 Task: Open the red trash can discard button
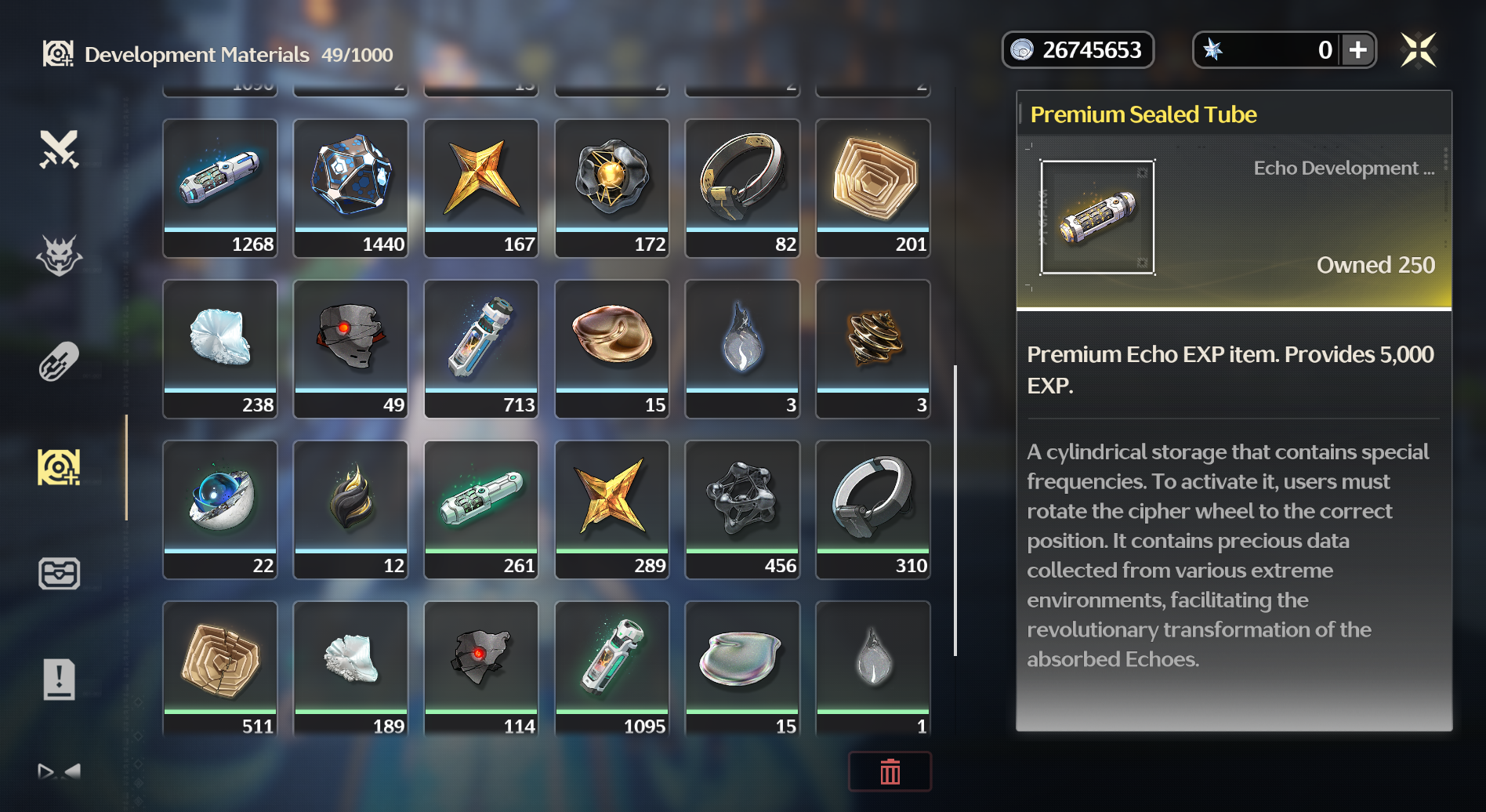[890, 772]
